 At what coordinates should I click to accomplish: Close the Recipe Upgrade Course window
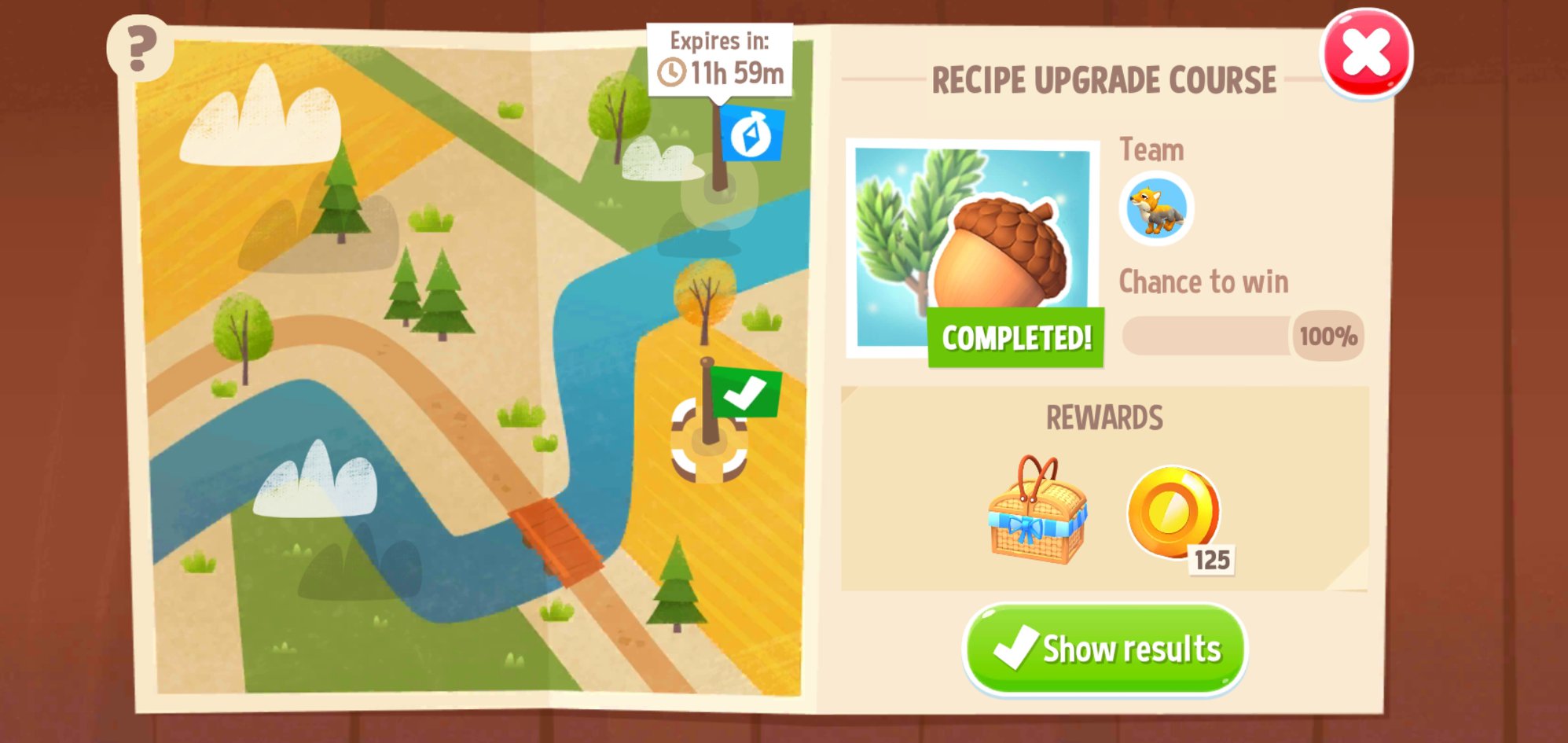coord(1366,53)
